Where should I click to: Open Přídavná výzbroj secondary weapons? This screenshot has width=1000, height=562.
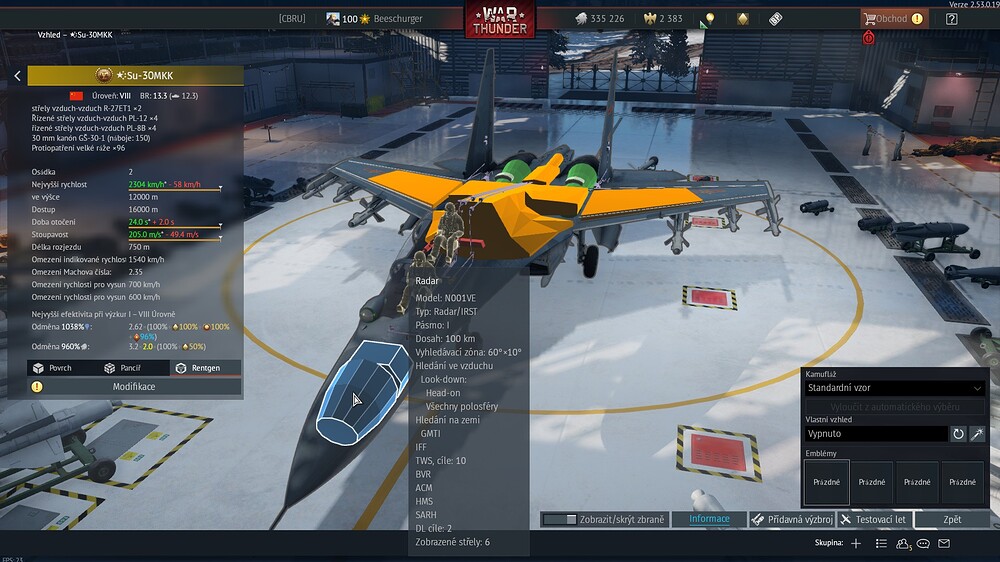point(792,520)
